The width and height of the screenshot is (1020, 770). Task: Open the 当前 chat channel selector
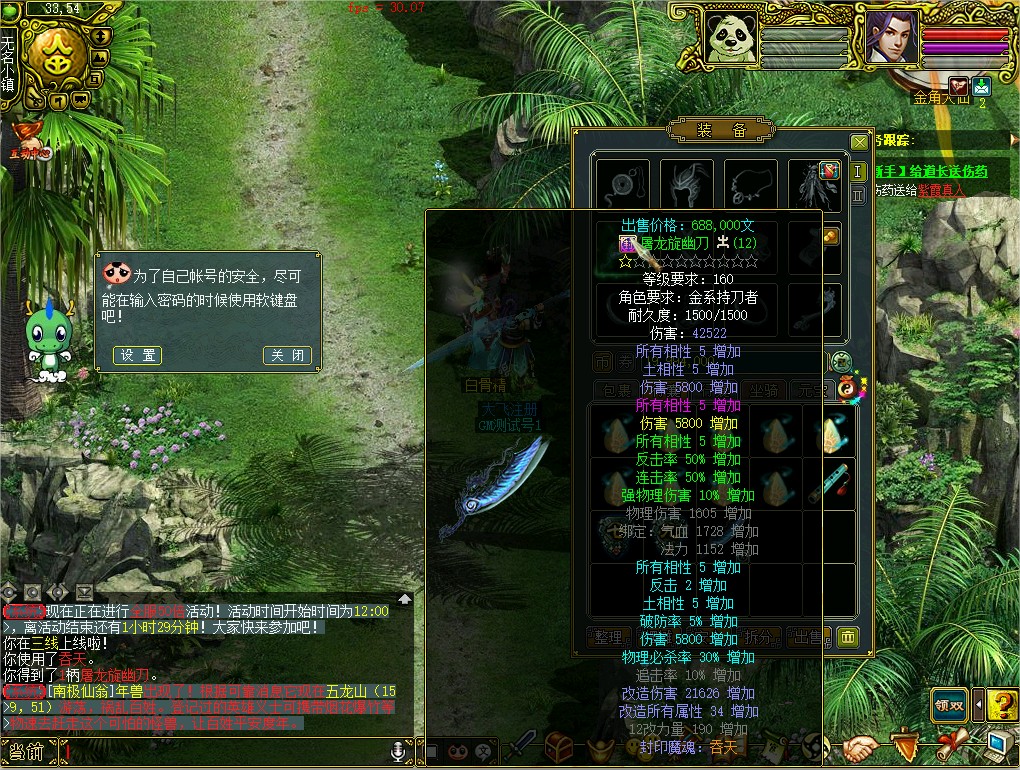[27, 751]
